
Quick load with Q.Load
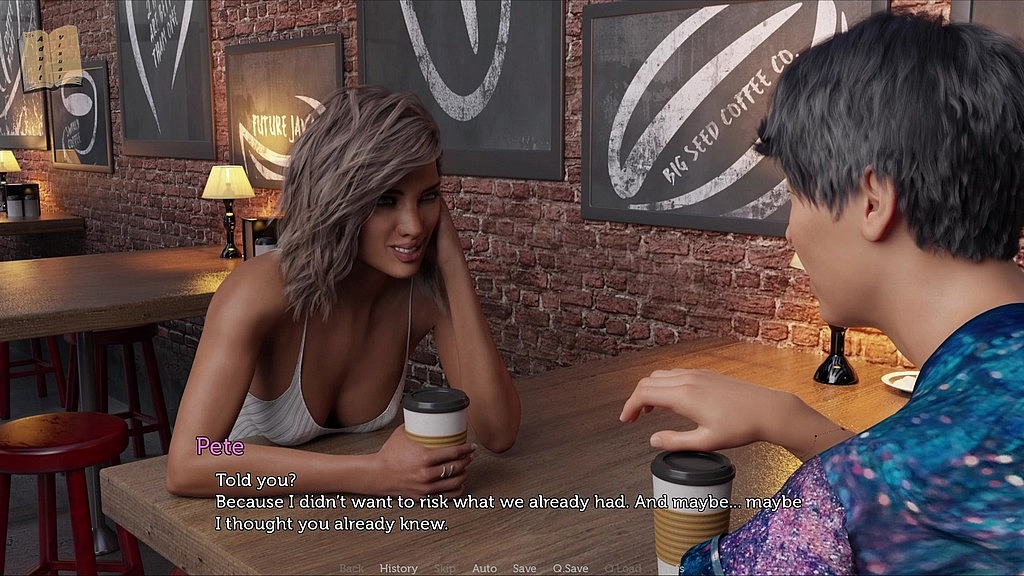622,568
